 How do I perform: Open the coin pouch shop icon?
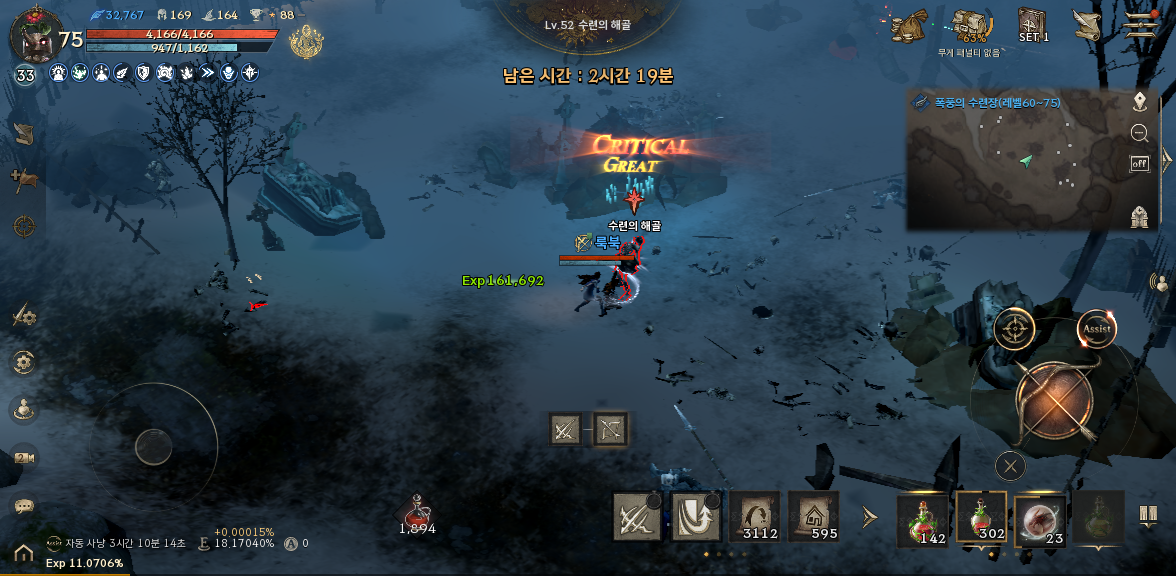coord(909,25)
